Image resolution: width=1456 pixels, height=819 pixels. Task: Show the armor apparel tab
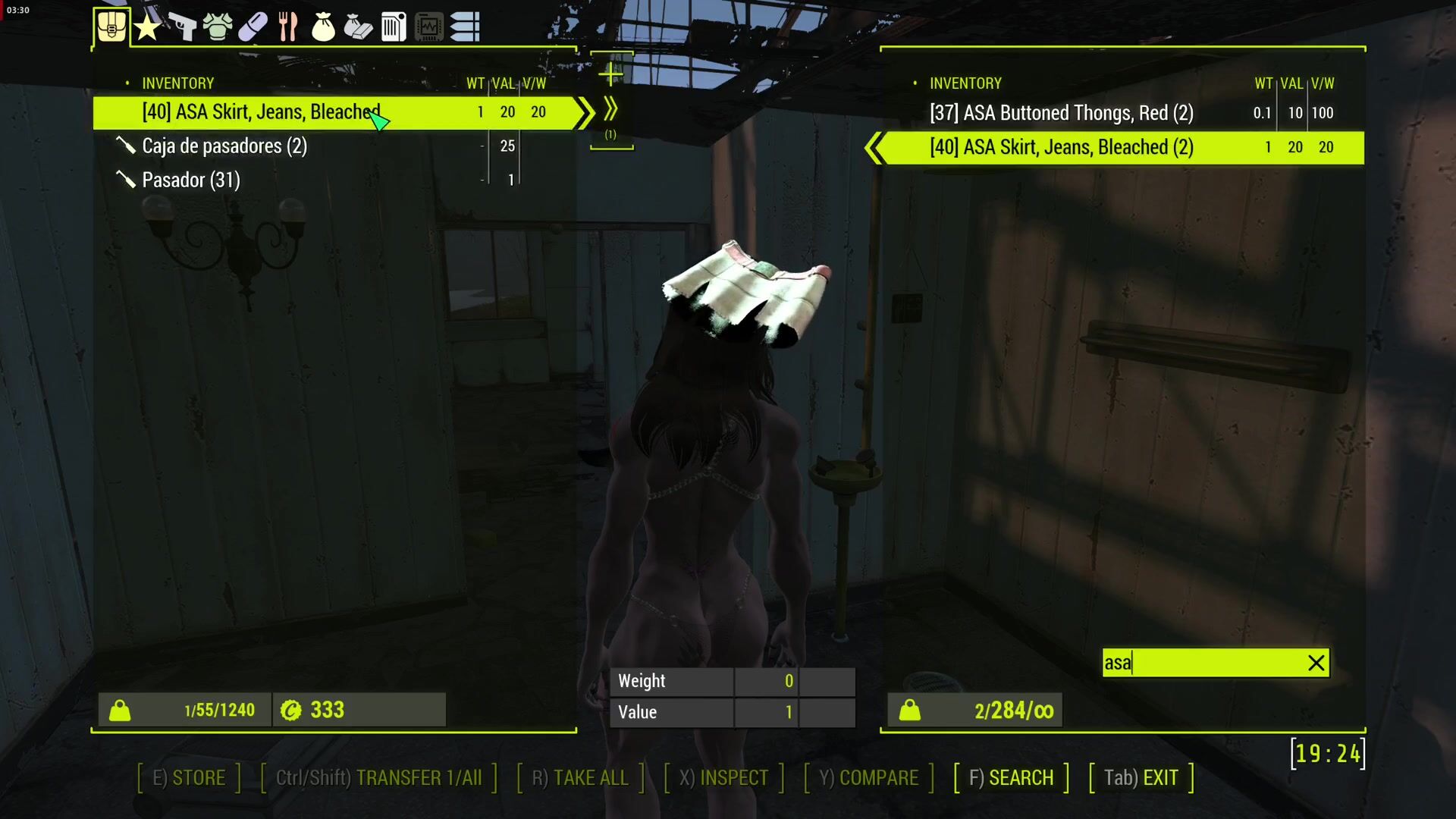click(218, 27)
